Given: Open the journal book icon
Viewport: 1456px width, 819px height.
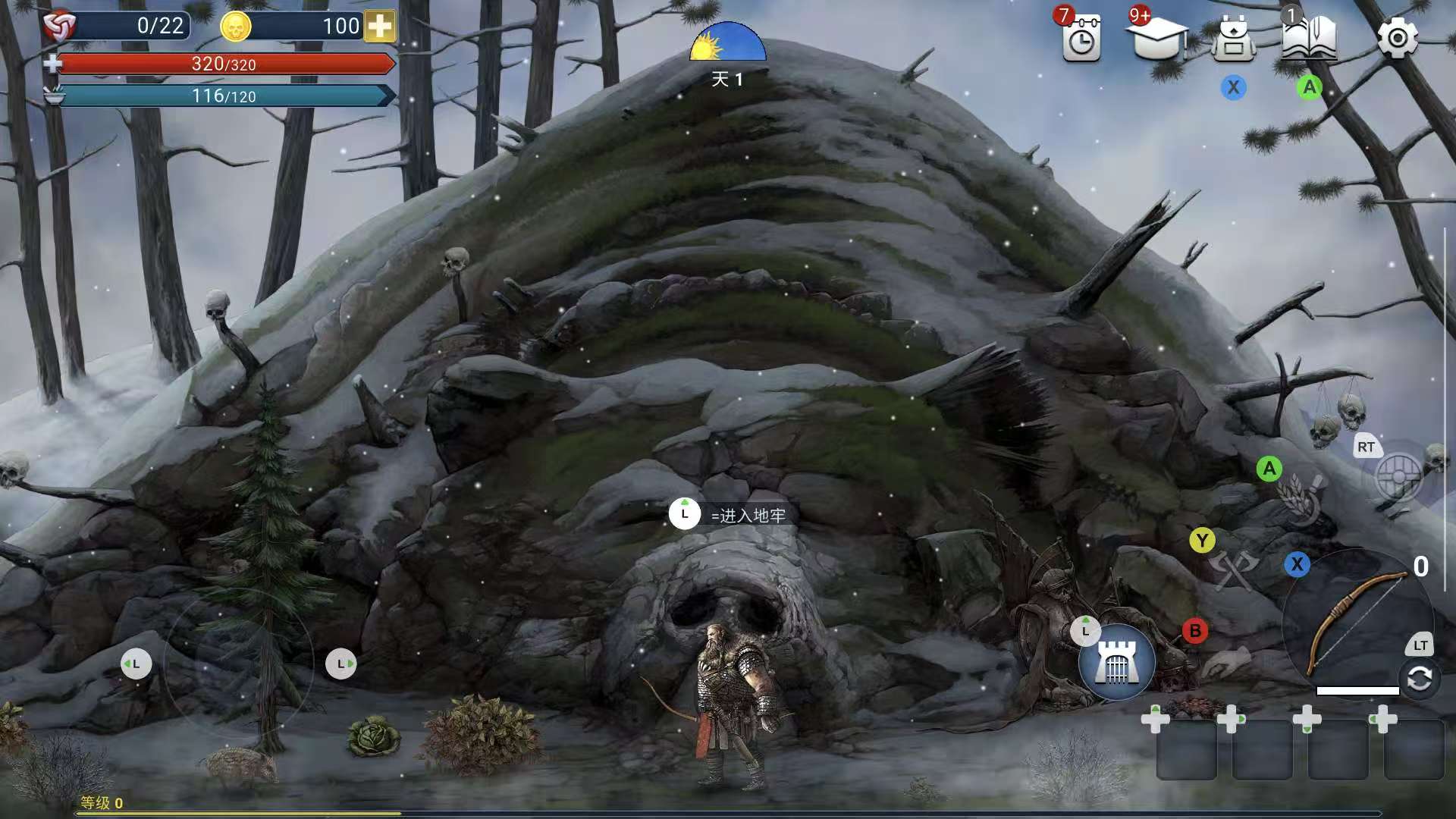Looking at the screenshot, I should (x=1309, y=38).
